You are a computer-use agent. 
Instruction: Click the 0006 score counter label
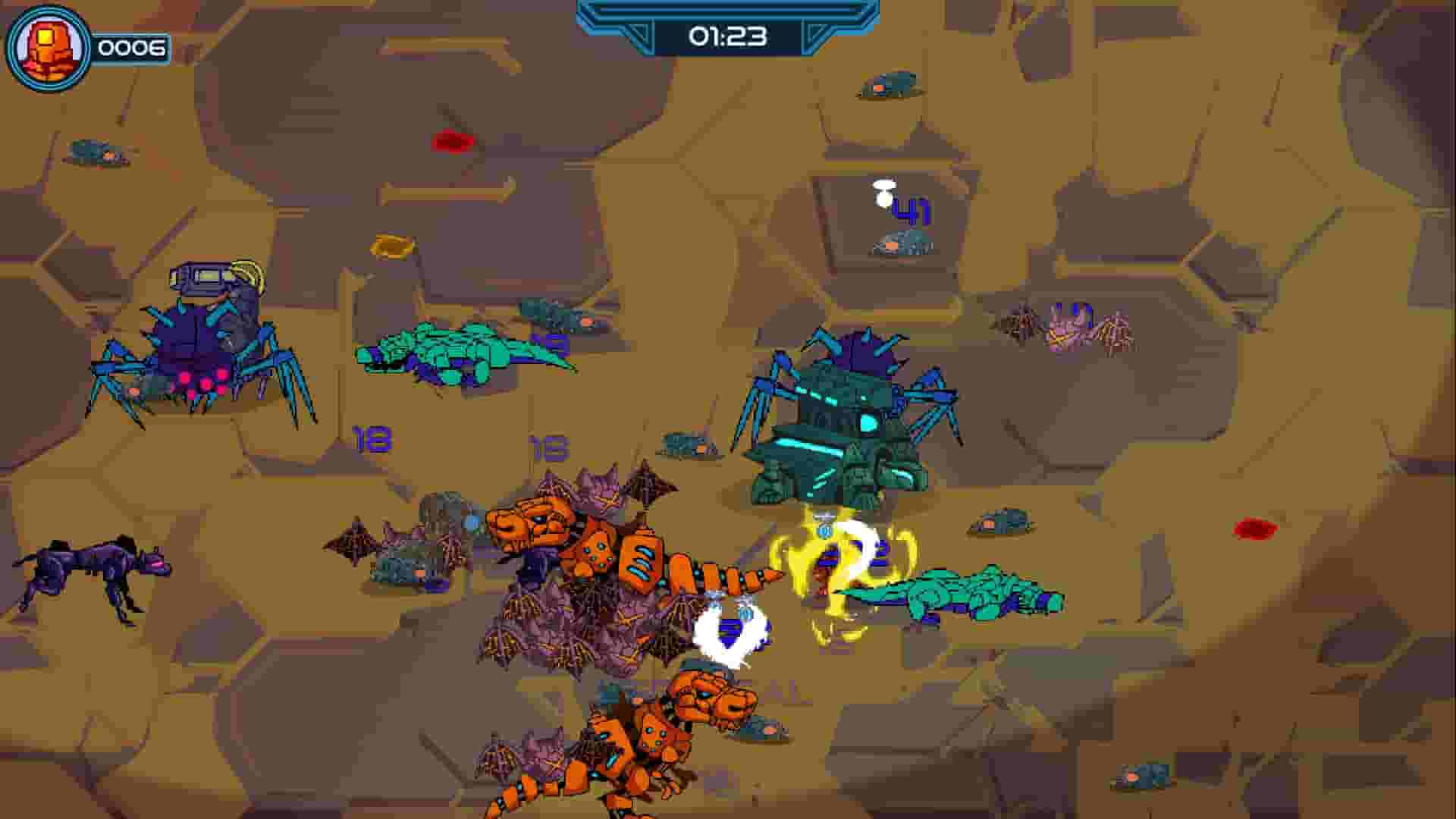point(131,47)
